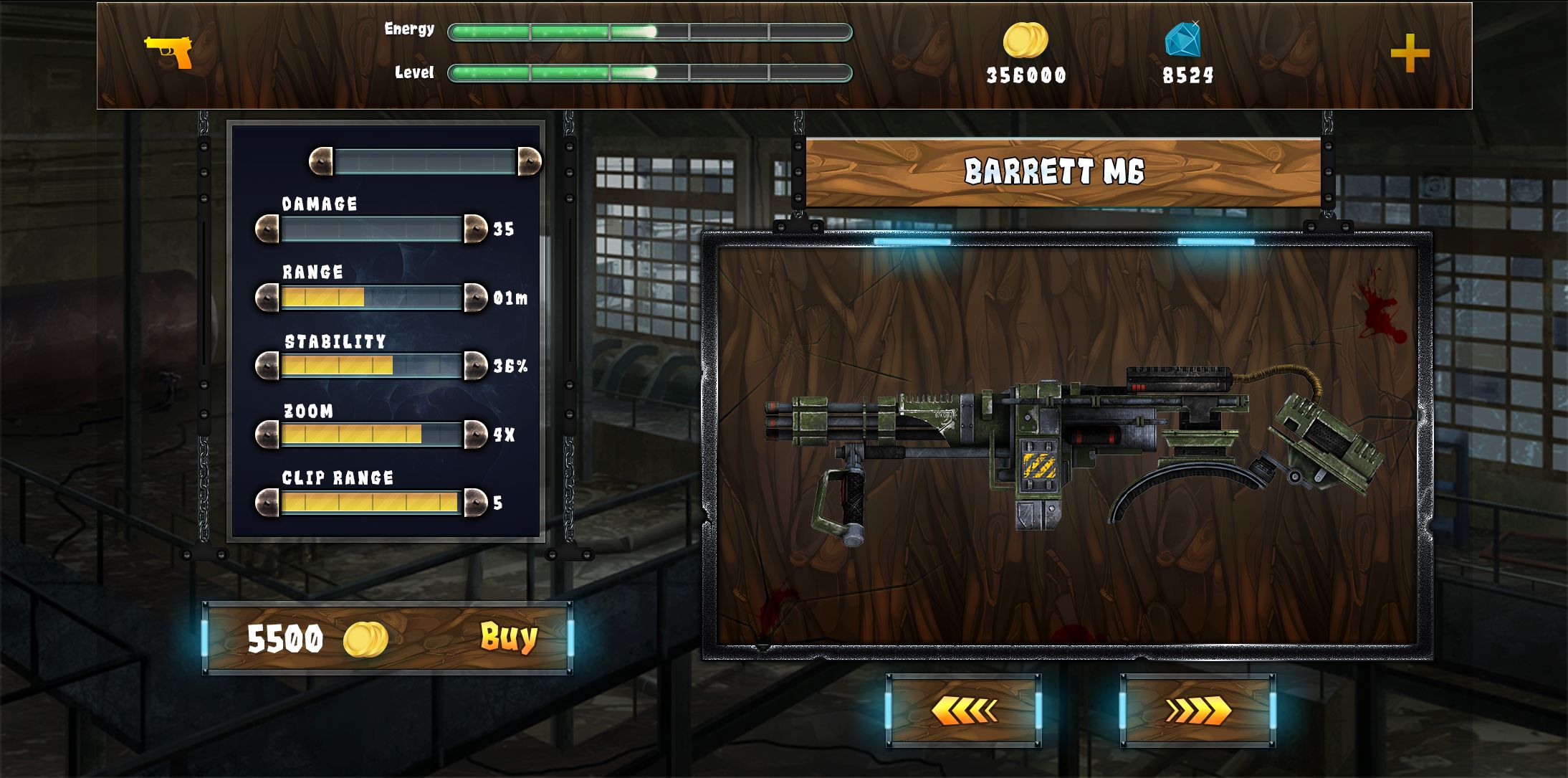The image size is (1568, 778).
Task: Buy the Barrett M6 for 5500 coins
Action: tap(508, 637)
